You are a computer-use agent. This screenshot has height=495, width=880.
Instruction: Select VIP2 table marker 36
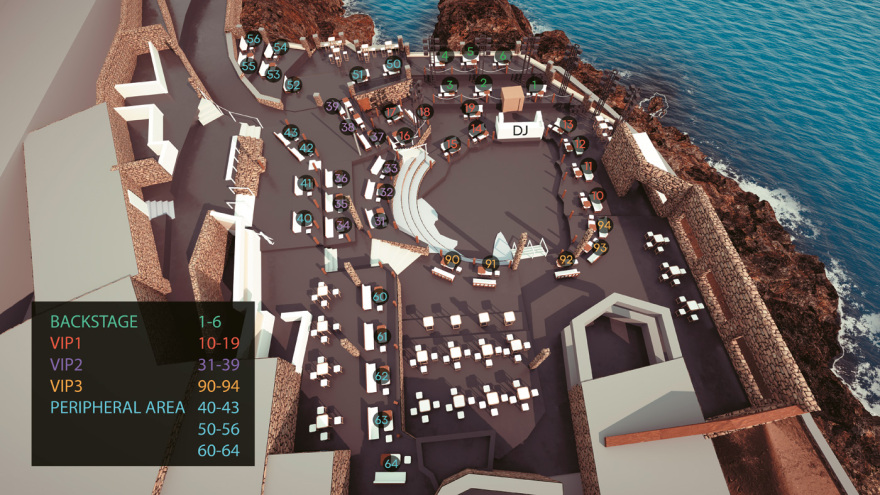pyautogui.click(x=341, y=178)
